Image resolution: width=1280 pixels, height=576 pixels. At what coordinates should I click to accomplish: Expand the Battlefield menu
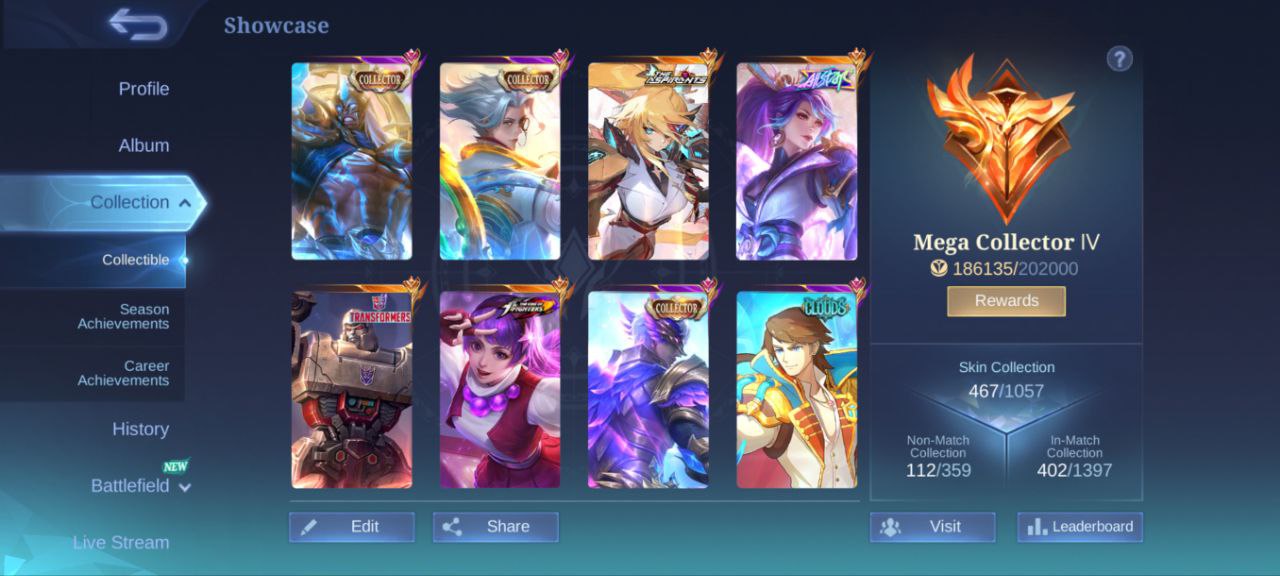[x=140, y=486]
